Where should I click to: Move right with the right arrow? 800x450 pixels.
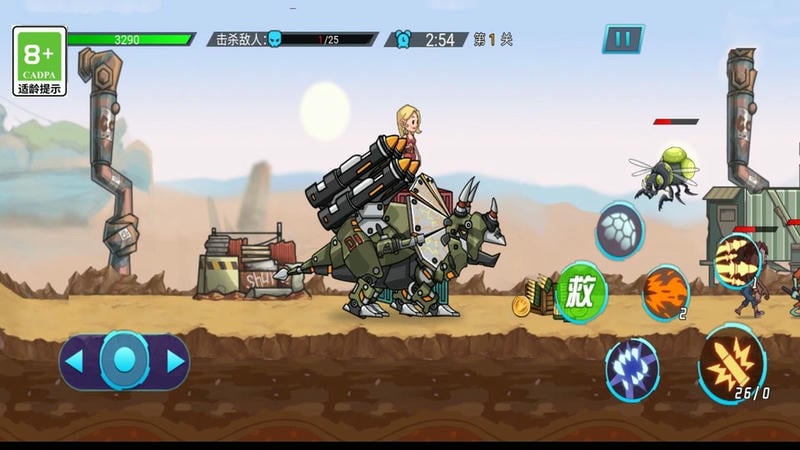click(x=174, y=360)
